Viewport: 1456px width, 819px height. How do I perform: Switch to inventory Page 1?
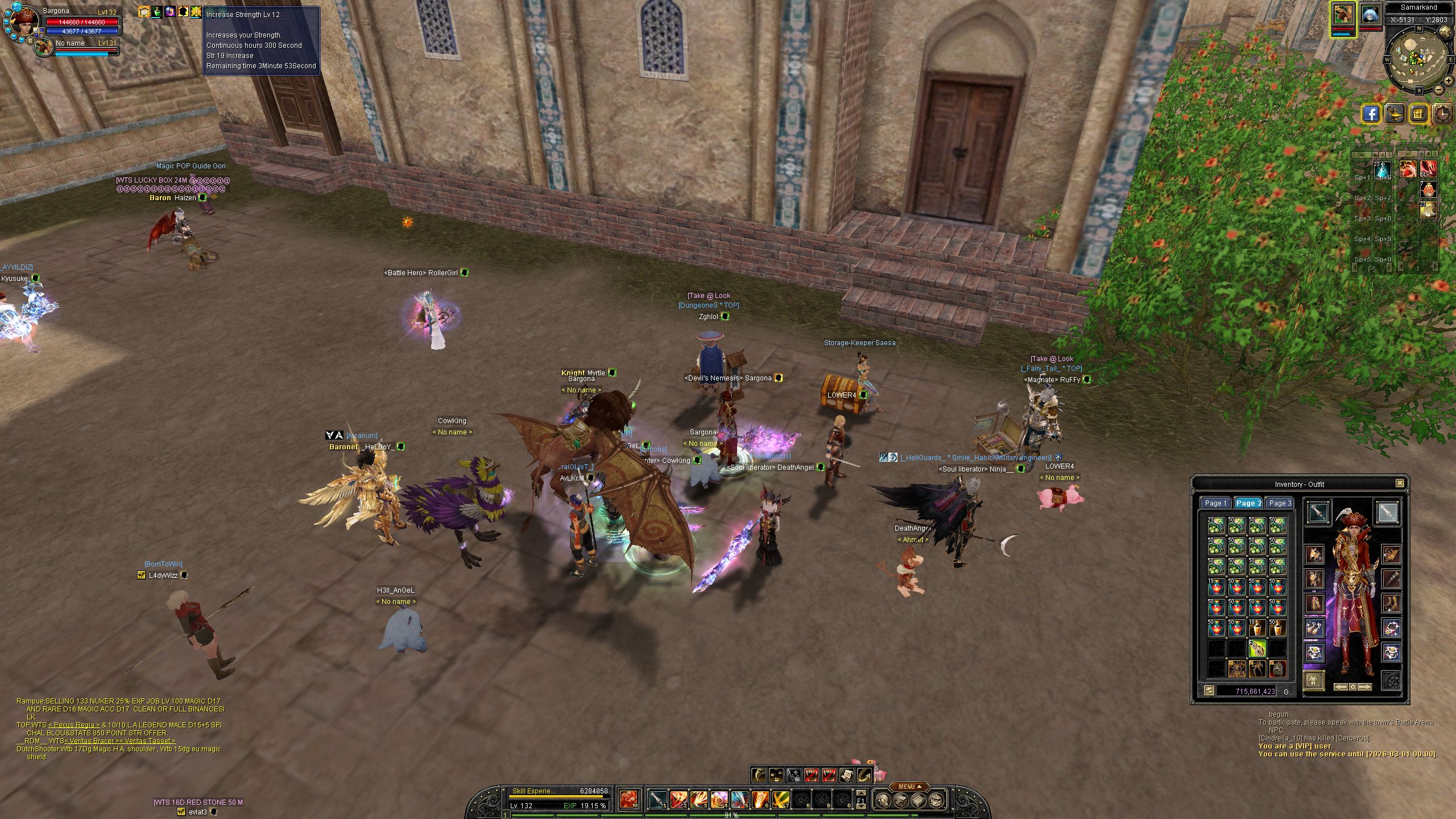click(x=1215, y=503)
